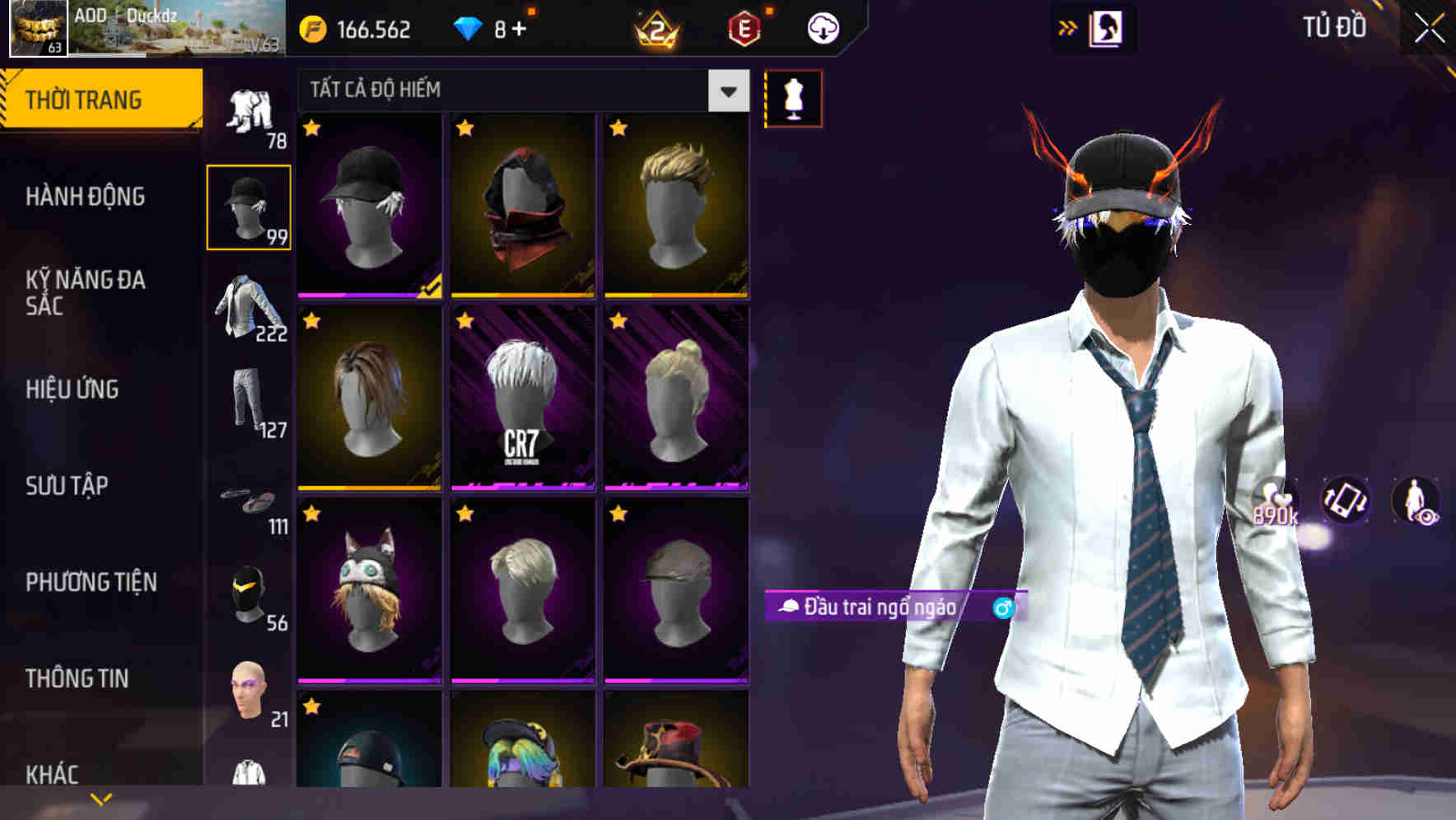Click the blue diamond currency icon

click(469, 27)
